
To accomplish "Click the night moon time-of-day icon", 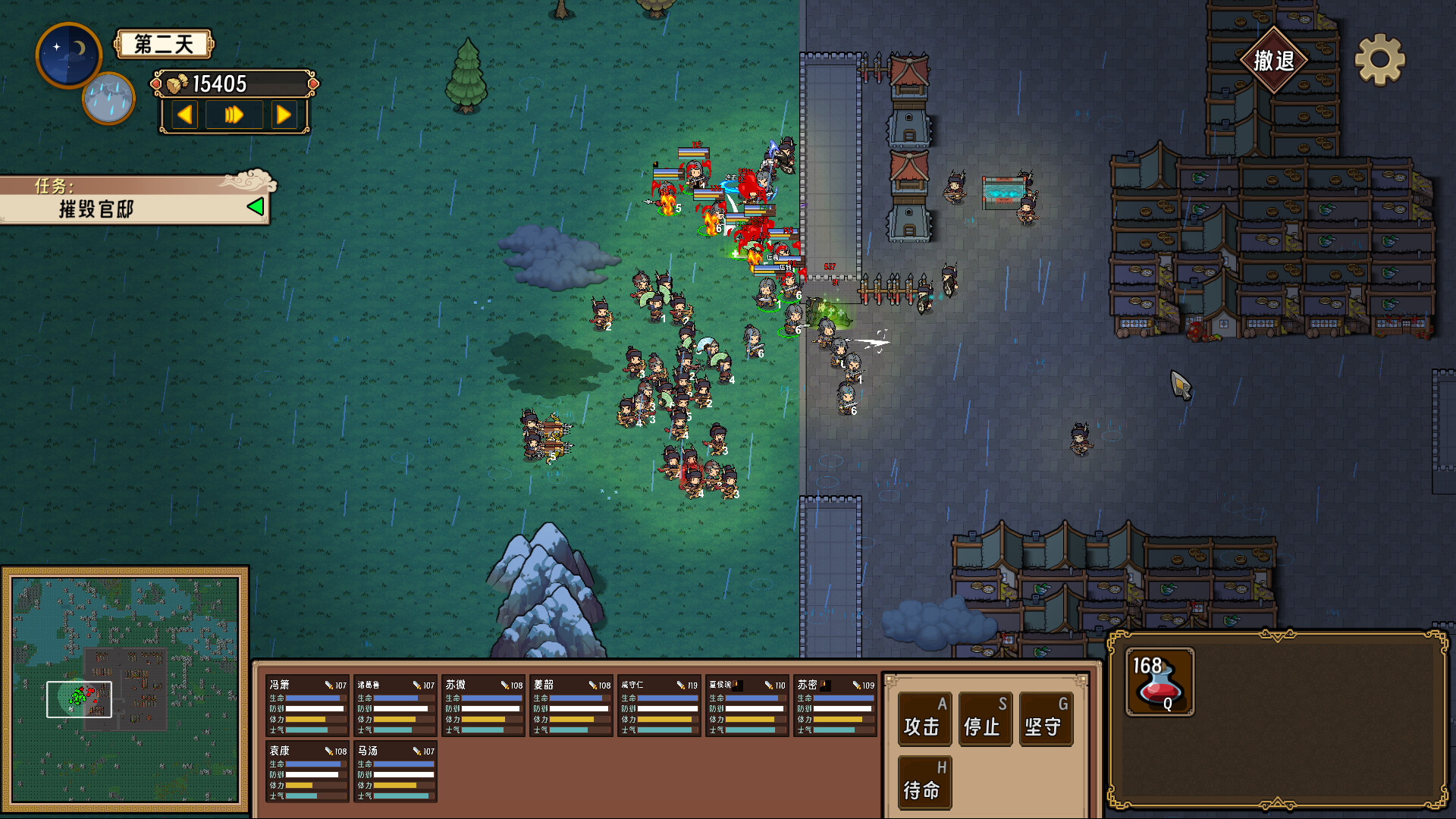I will click(x=68, y=55).
